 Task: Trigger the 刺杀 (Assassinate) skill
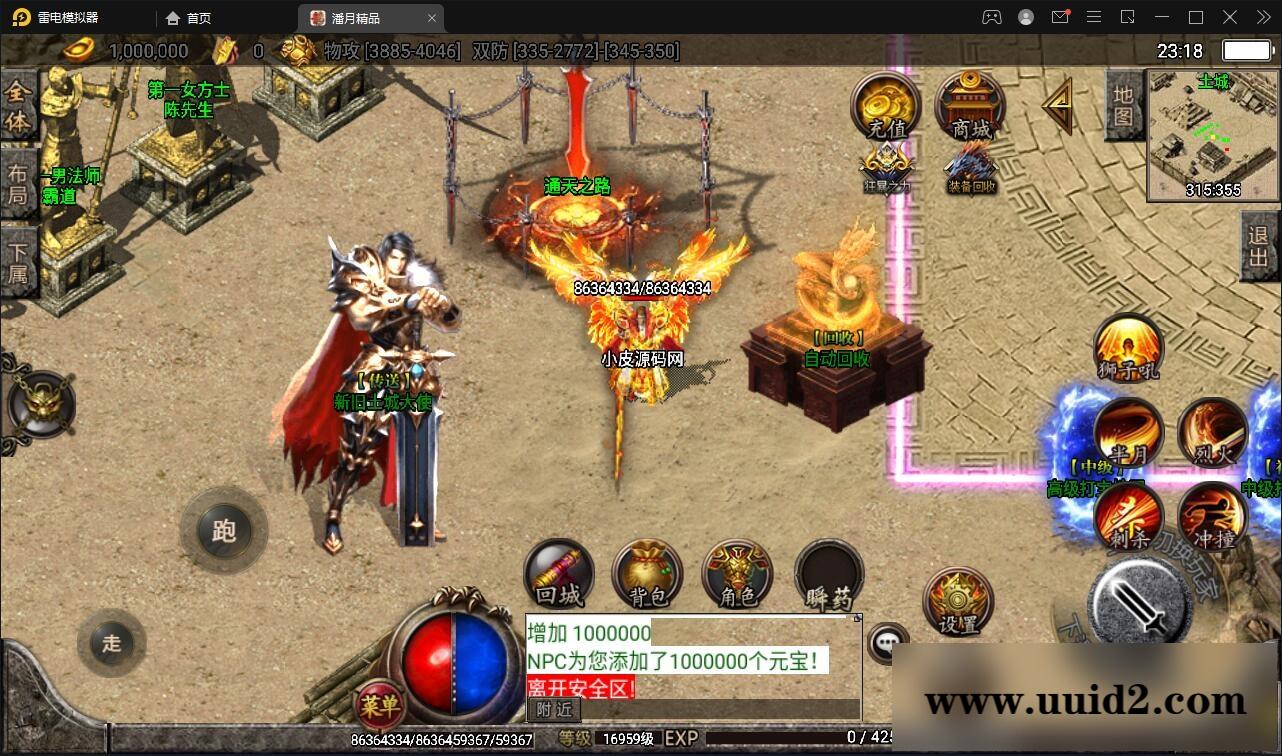[1128, 516]
